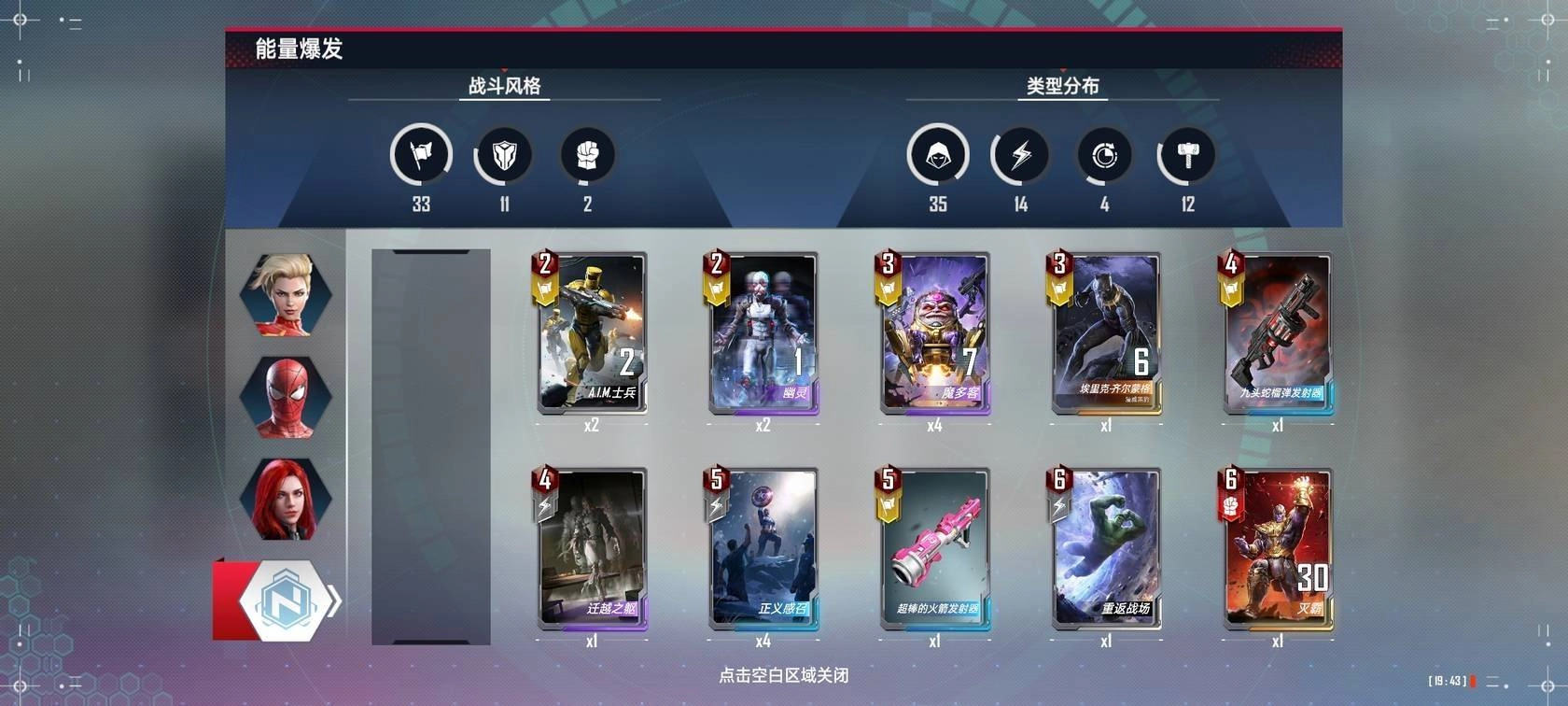Select the lightning type icon showing 14

pos(1021,154)
